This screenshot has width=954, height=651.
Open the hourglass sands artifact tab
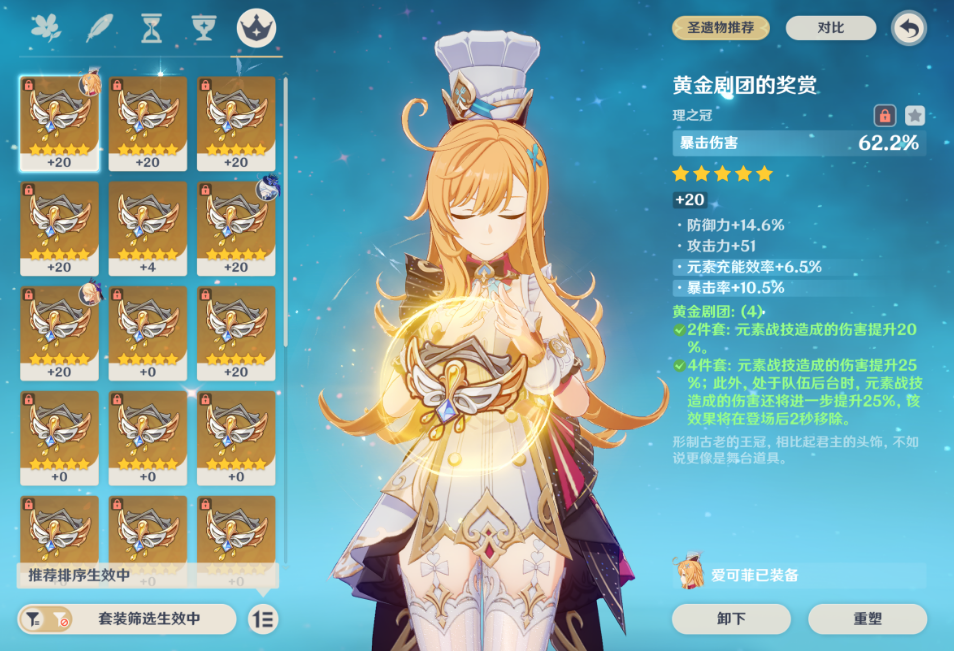coord(152,27)
